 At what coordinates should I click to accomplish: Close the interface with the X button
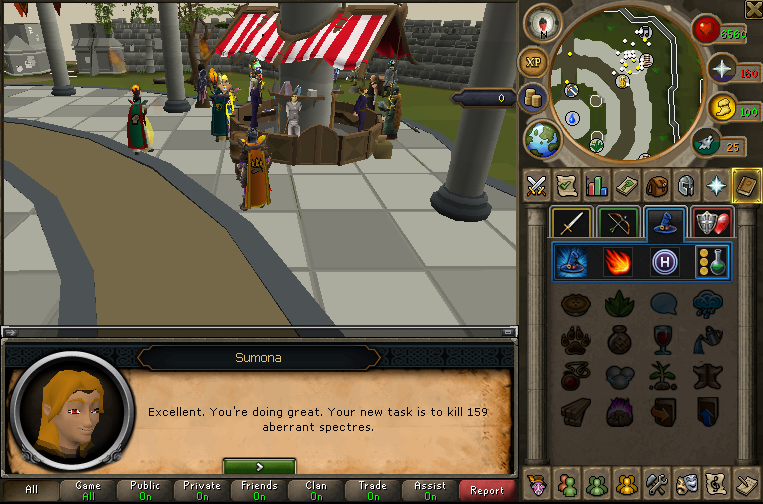coord(753,9)
